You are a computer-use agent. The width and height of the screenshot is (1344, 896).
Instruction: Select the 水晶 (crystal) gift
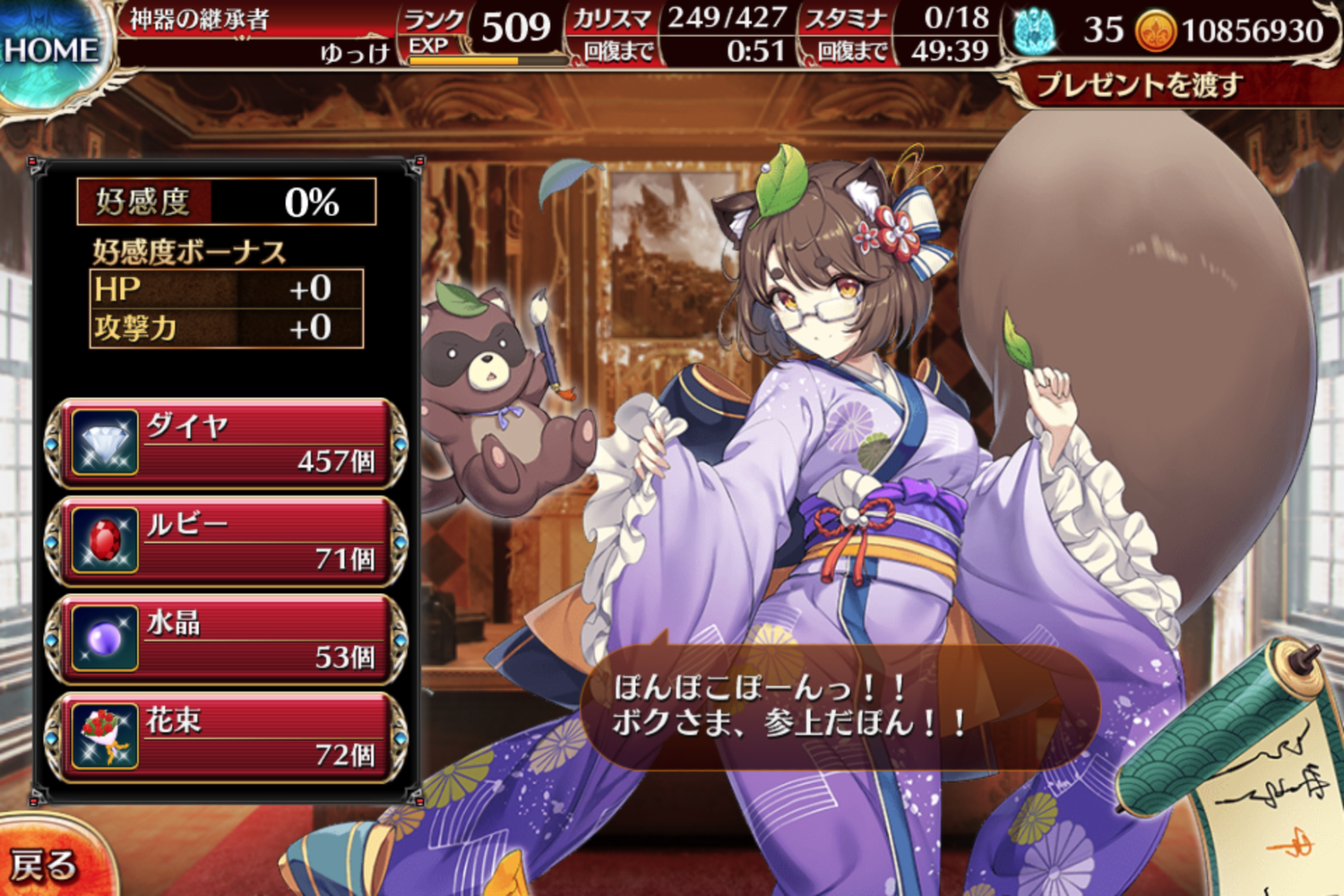226,638
